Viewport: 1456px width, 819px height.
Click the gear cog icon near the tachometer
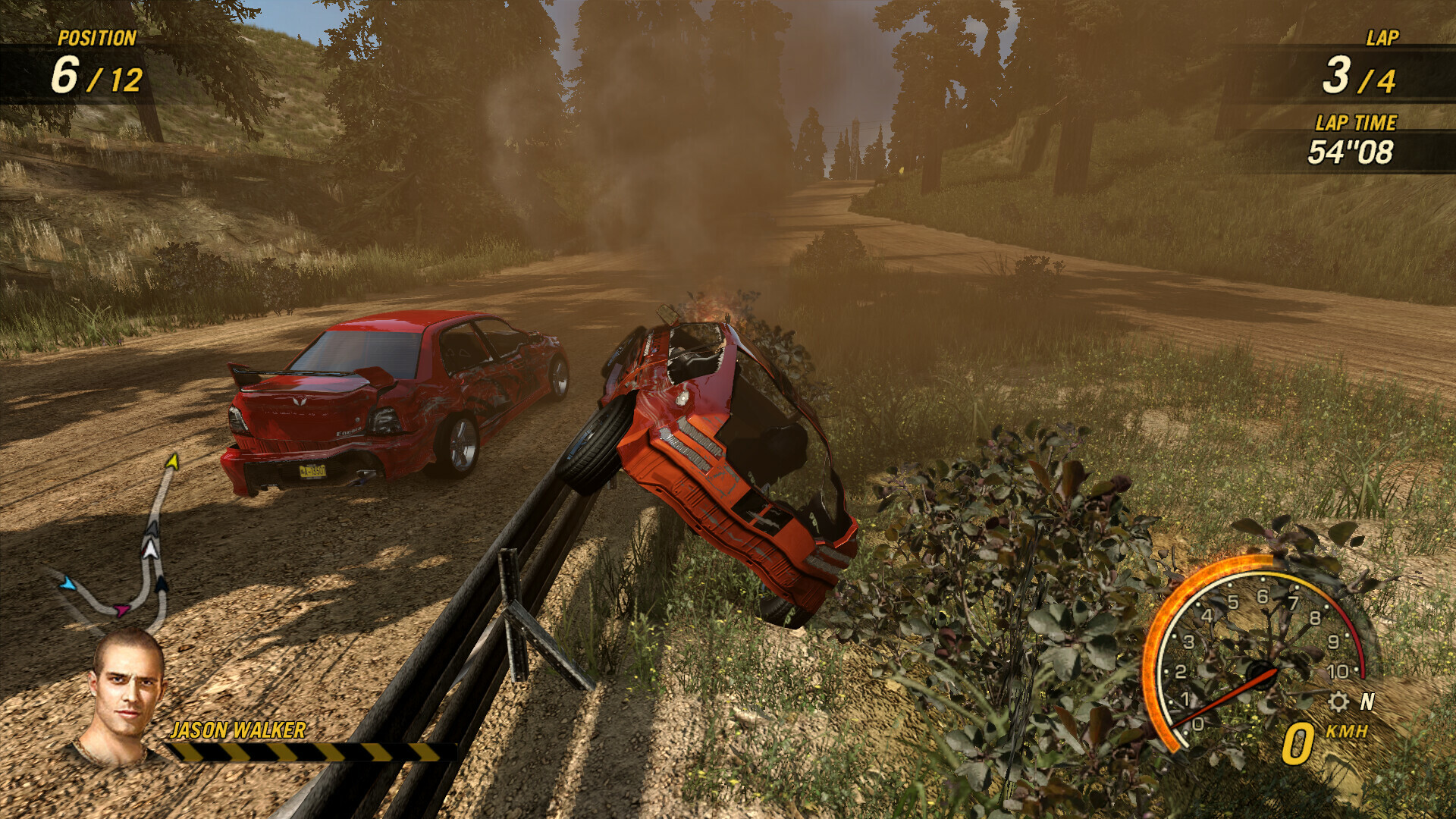click(1338, 701)
